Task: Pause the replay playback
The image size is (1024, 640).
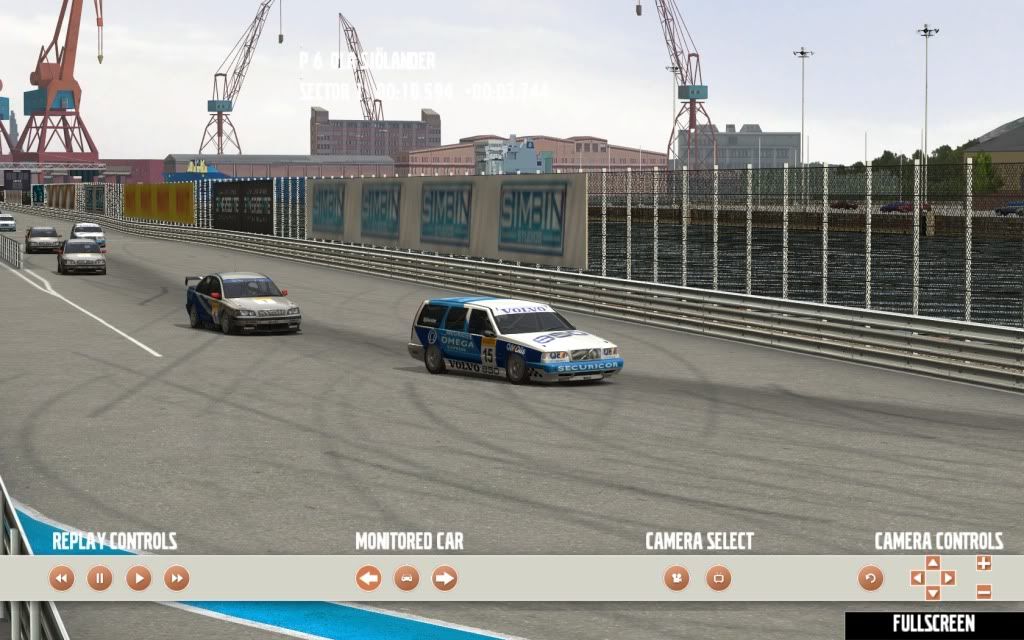Action: point(100,578)
